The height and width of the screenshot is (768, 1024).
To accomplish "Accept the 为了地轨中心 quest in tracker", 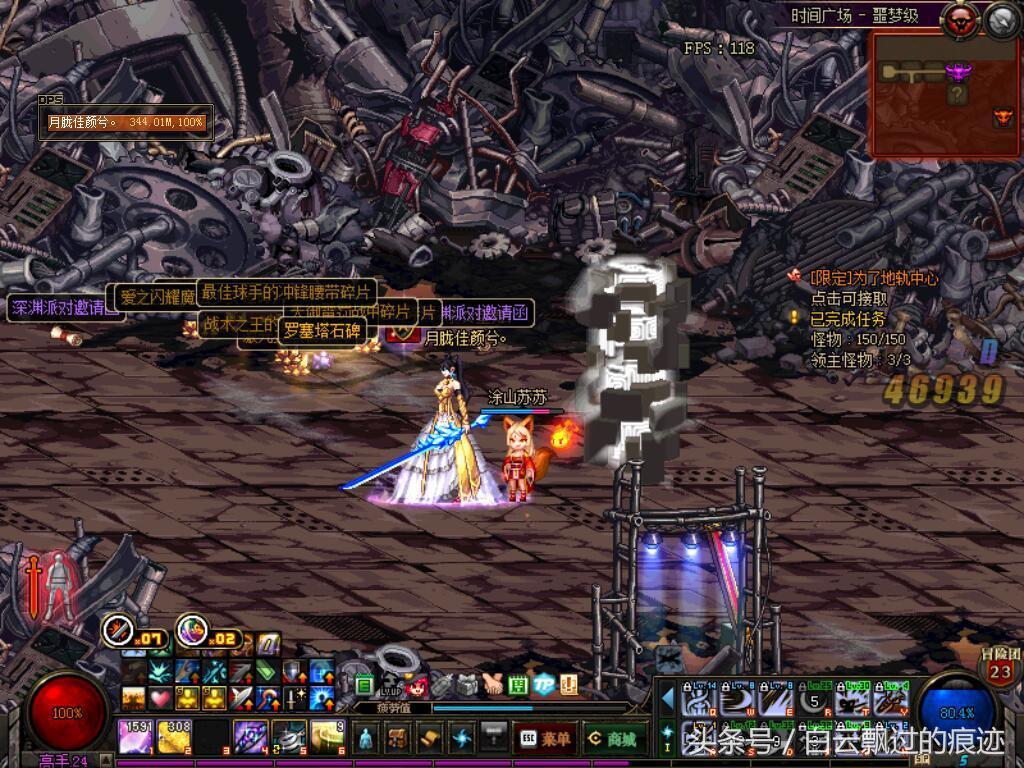I will (873, 279).
